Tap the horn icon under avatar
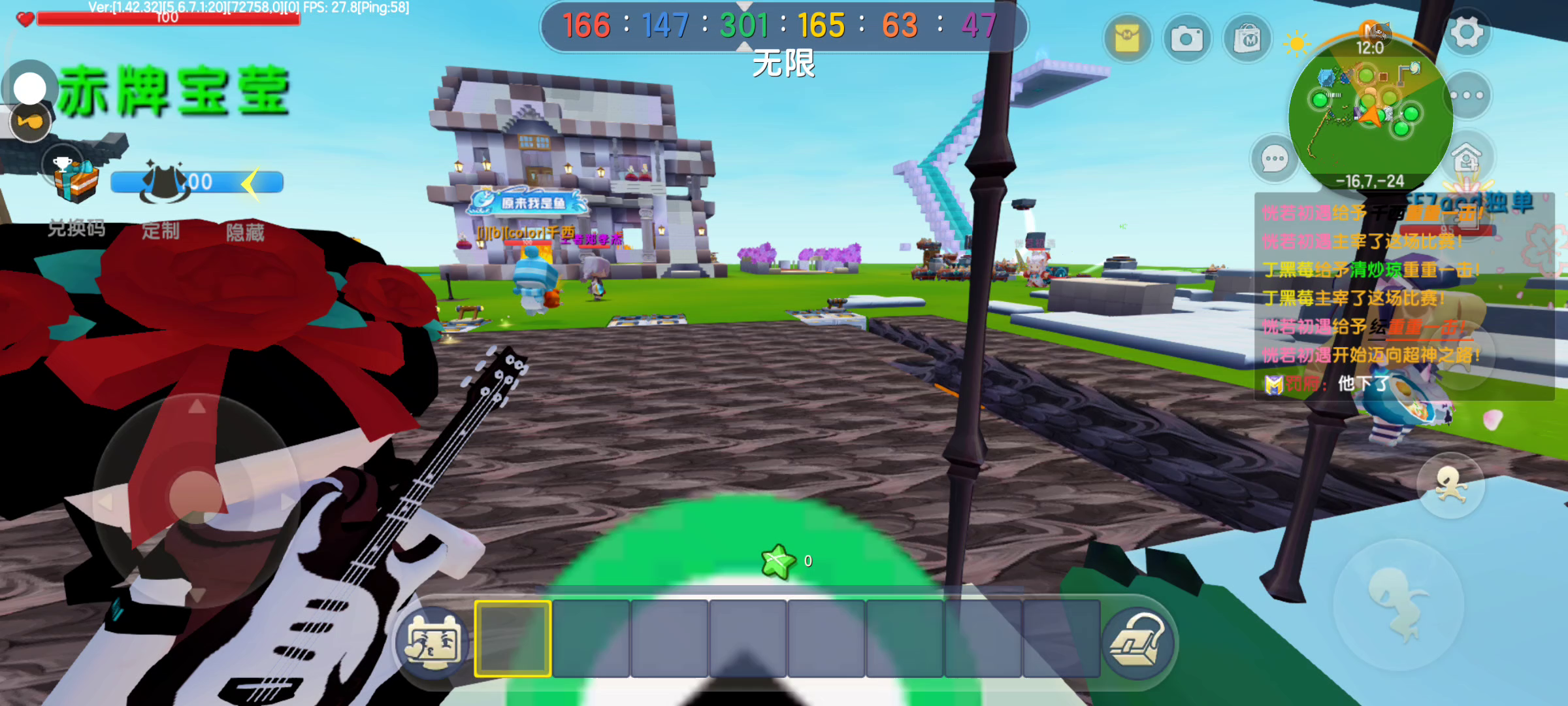This screenshot has height=706, width=1568. 30,122
